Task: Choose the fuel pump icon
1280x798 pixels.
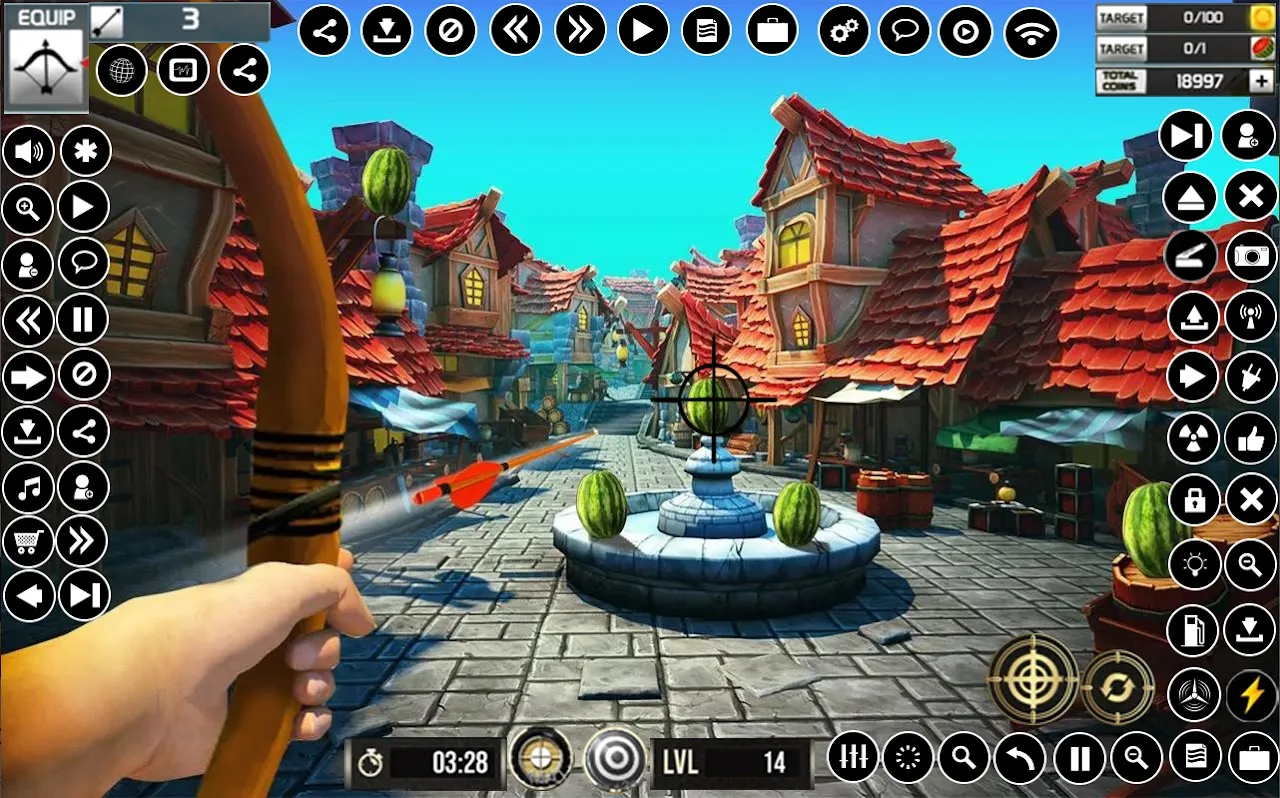Action: pos(1193,630)
